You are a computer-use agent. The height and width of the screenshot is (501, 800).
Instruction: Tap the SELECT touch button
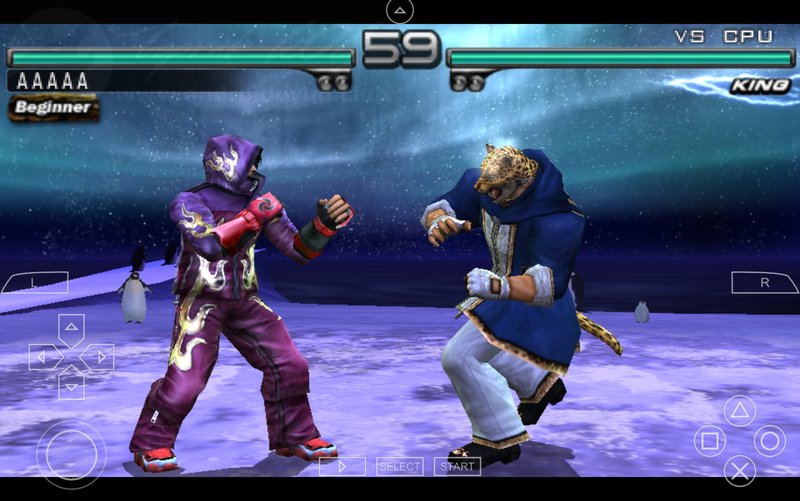(x=399, y=466)
